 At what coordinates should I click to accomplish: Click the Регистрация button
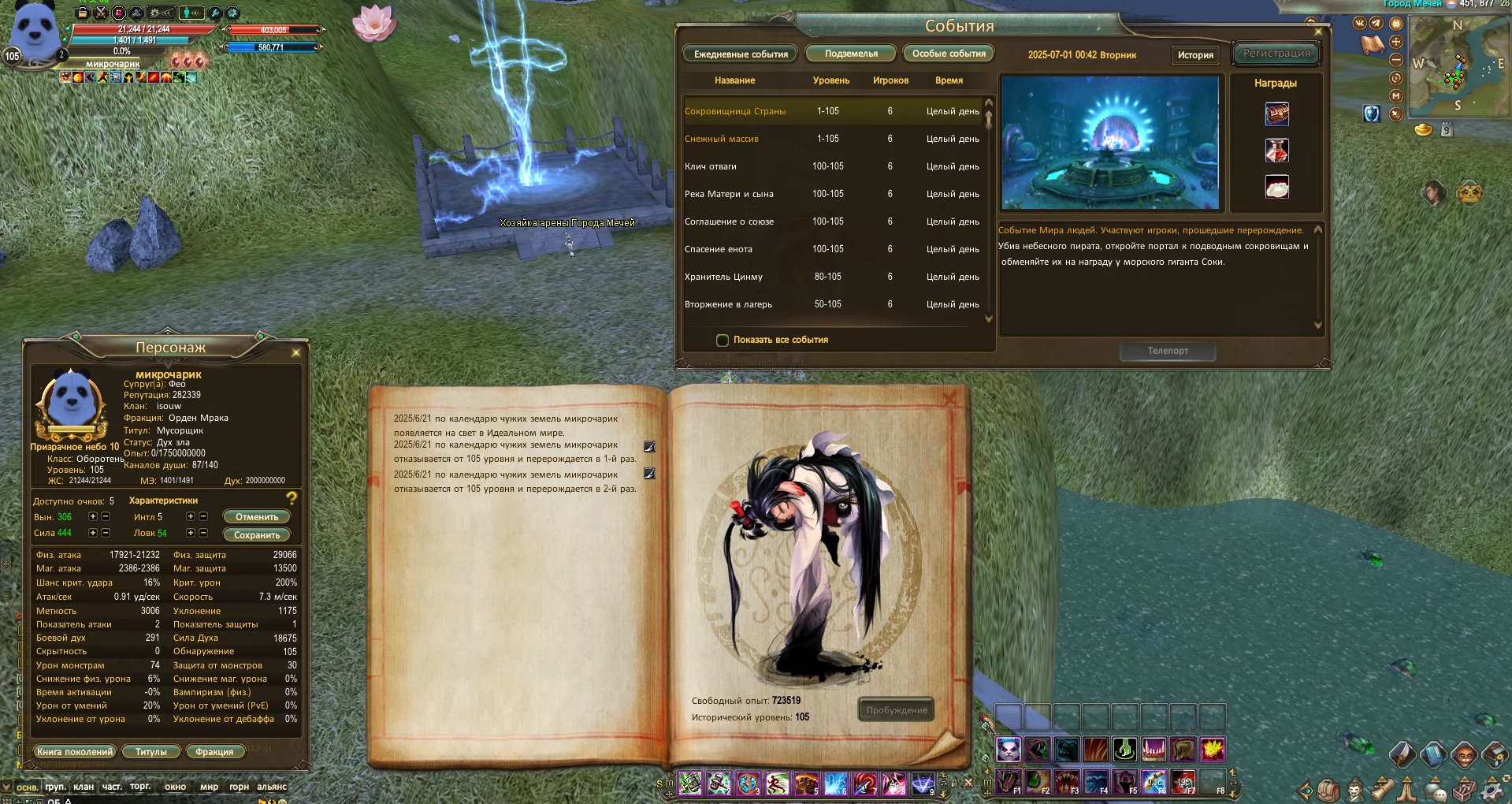pyautogui.click(x=1276, y=54)
